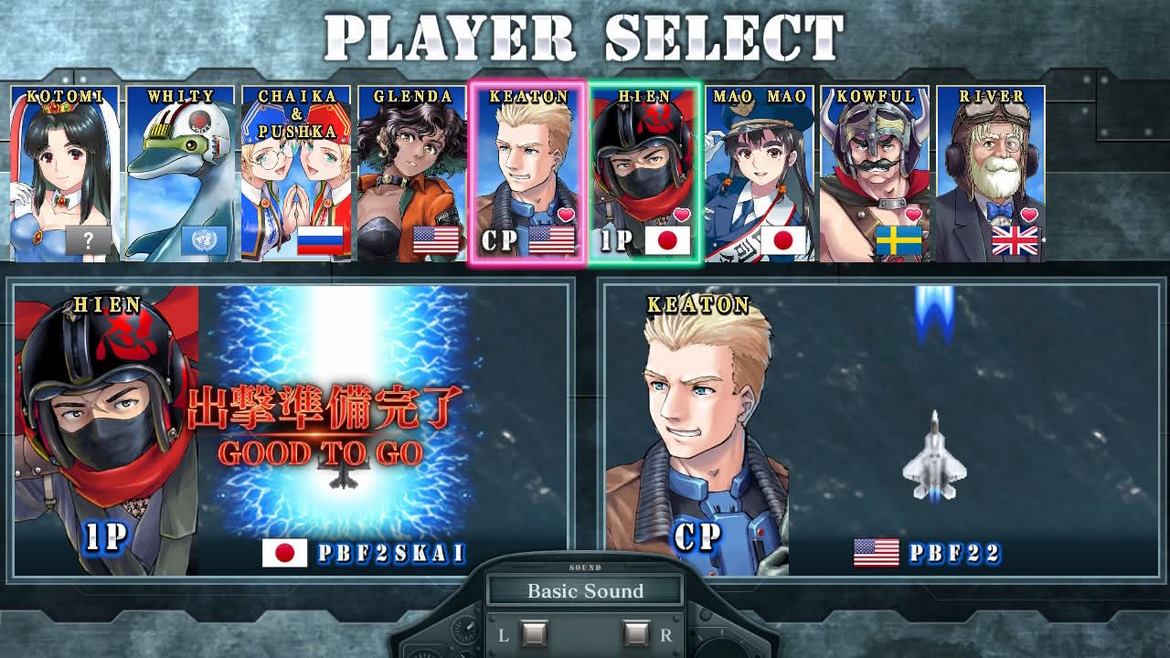
Task: Click the 1P Hien Good To Go panel
Action: (x=291, y=430)
